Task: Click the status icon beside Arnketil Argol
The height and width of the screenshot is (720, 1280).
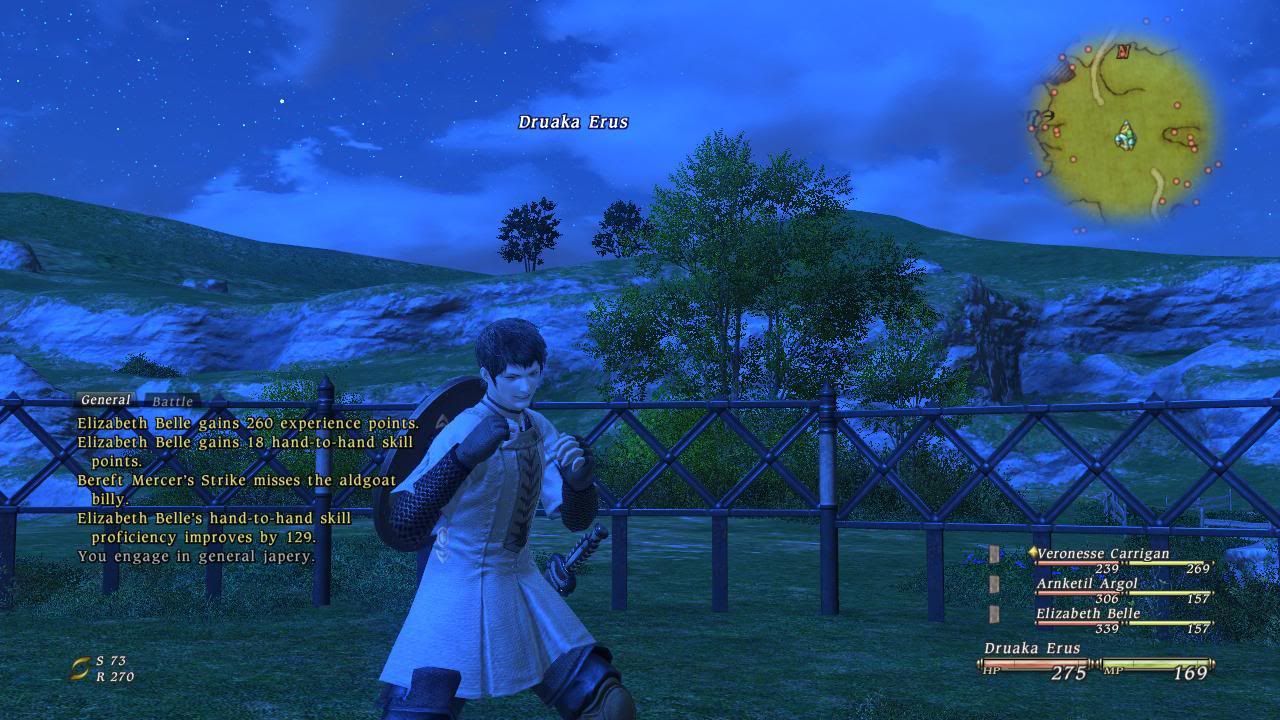Action: (993, 583)
